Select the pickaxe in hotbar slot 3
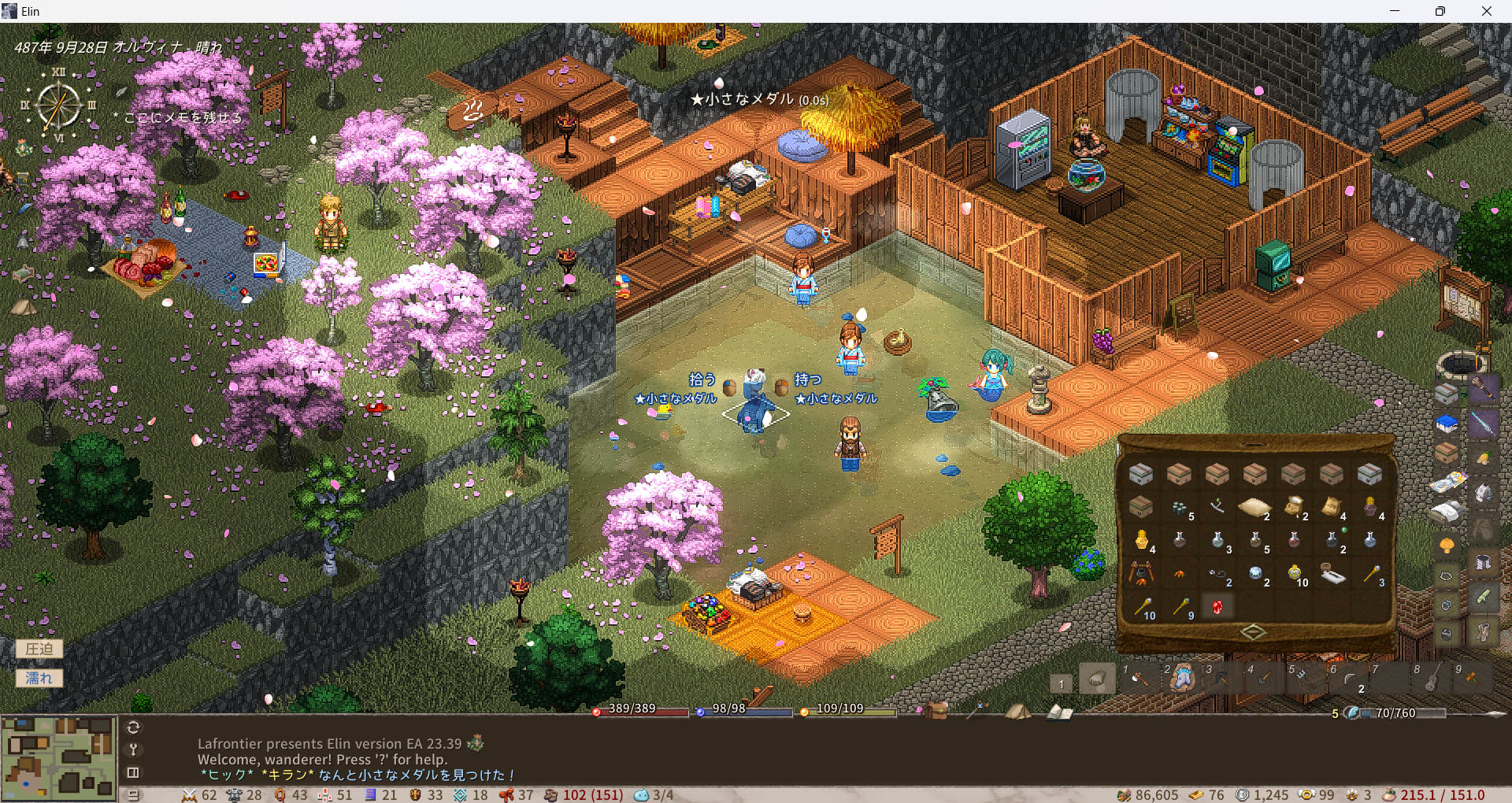 coord(1221,678)
